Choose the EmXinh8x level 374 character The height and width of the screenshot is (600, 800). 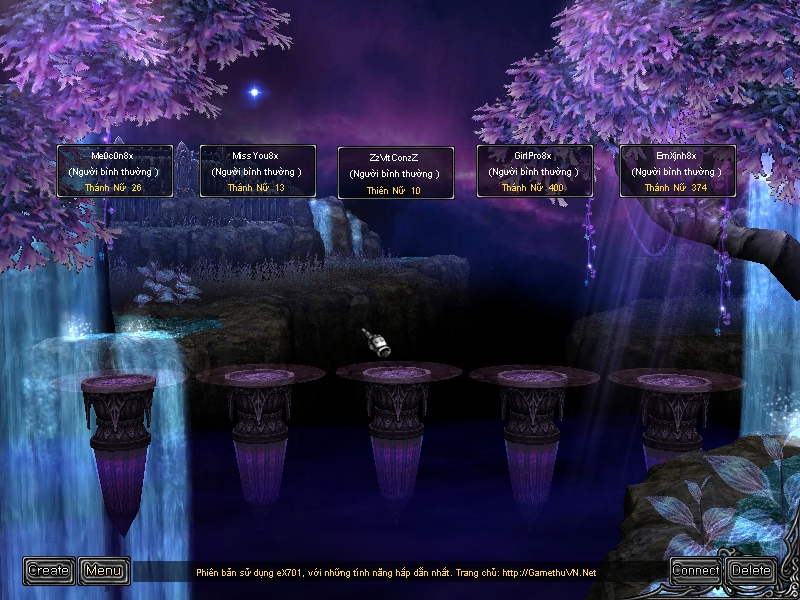pos(677,171)
